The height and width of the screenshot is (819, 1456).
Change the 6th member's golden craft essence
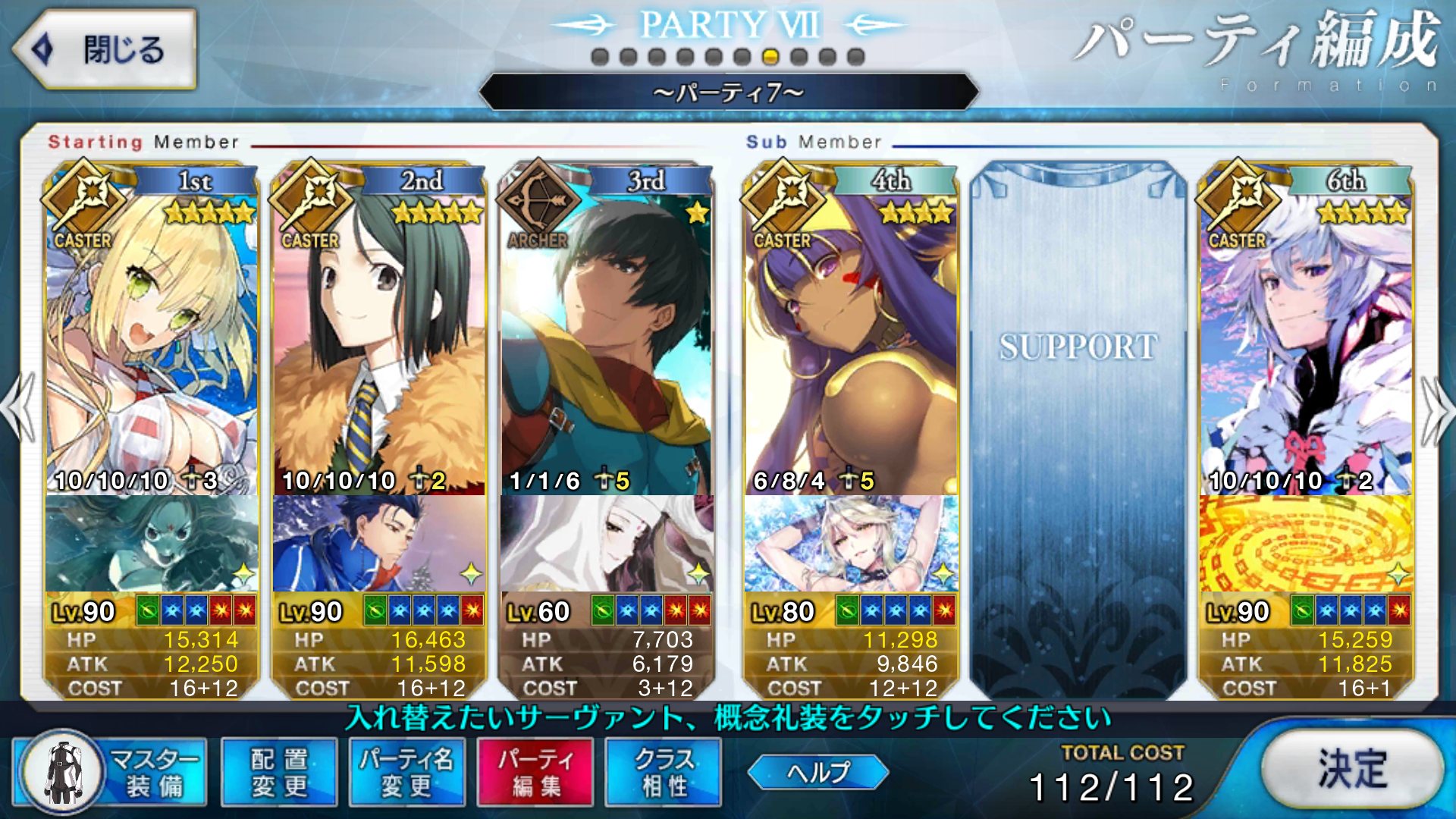[1306, 543]
